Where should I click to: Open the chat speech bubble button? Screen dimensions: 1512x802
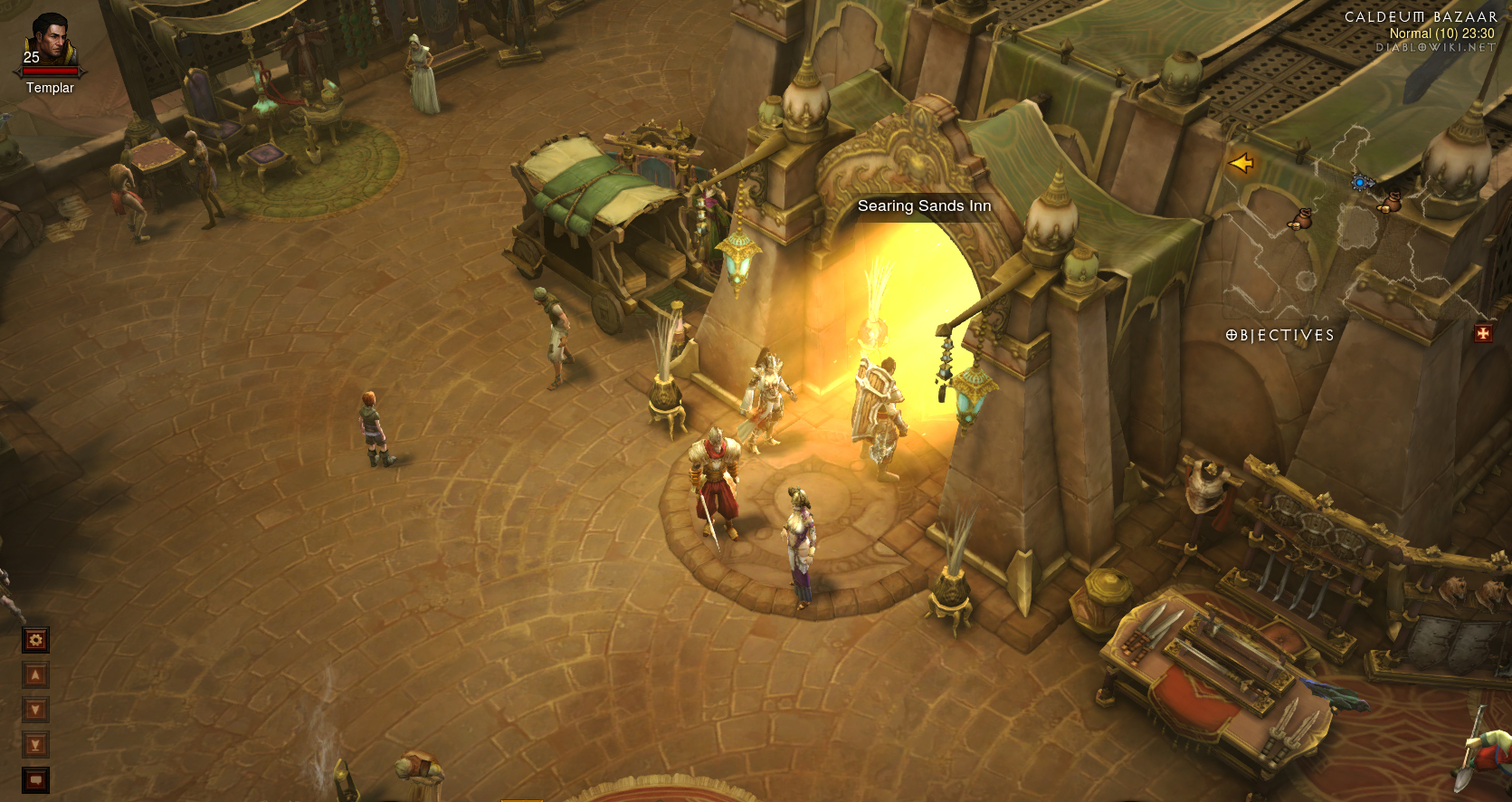coord(35,779)
